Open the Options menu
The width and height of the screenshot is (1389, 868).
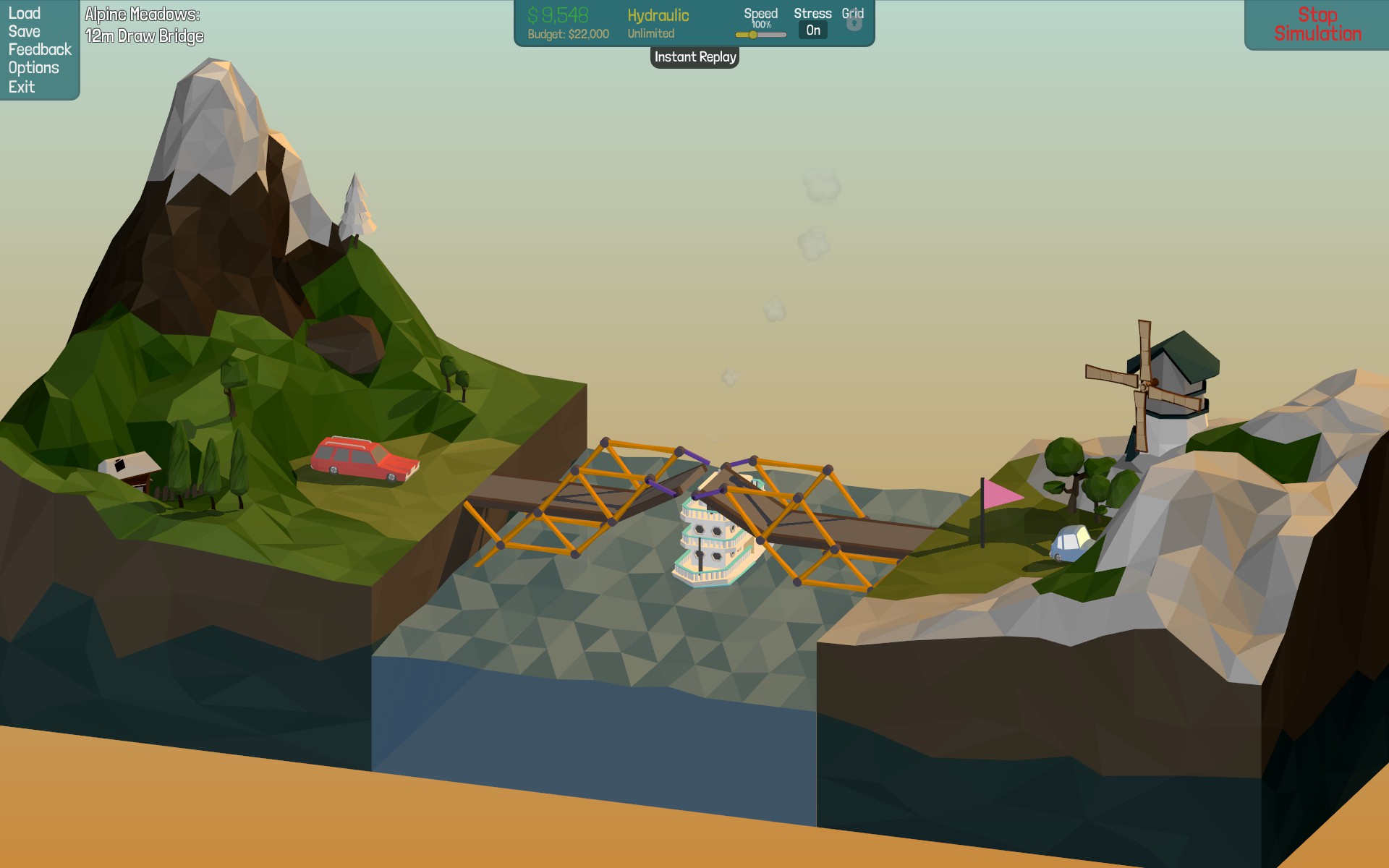[x=34, y=68]
